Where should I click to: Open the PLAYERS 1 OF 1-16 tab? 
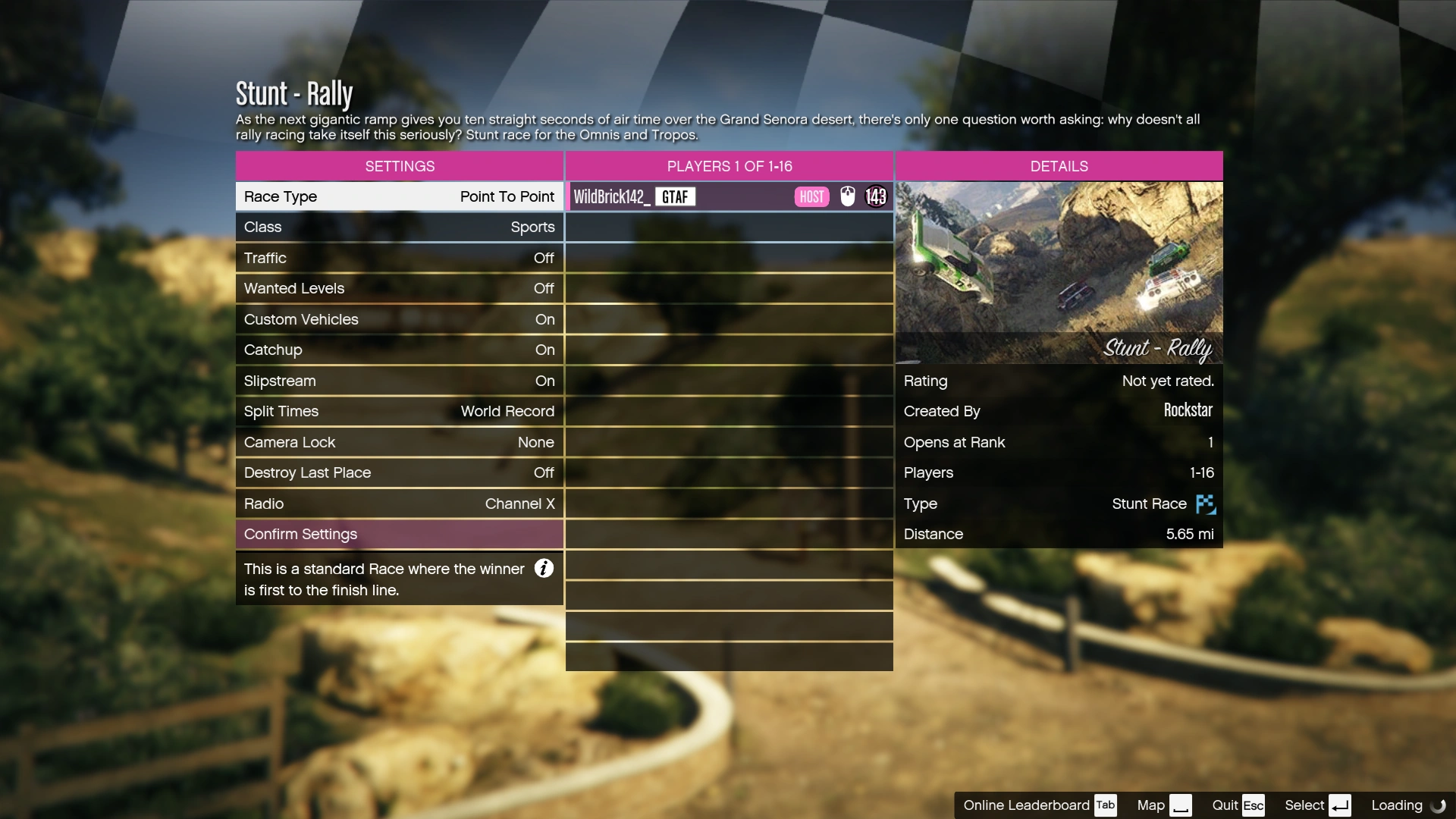tap(729, 165)
